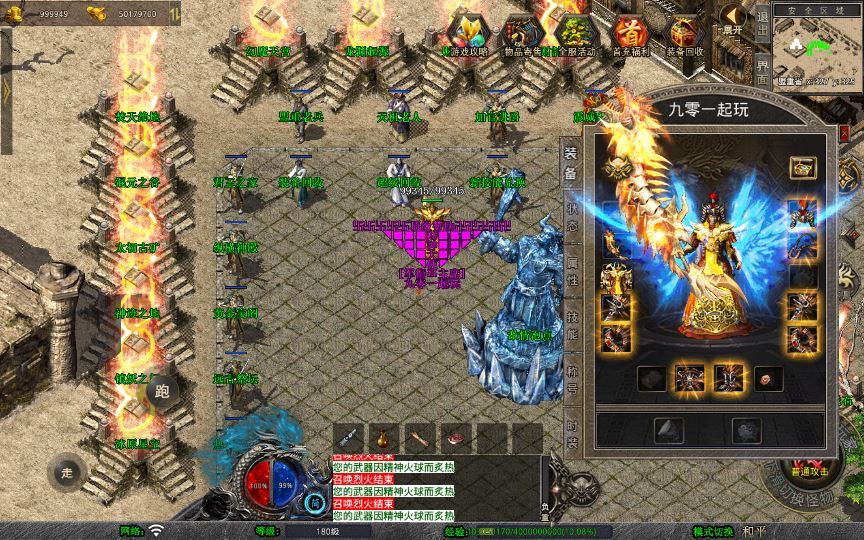
Task: Open the 物品寄售 item consignment icon
Action: [519, 33]
